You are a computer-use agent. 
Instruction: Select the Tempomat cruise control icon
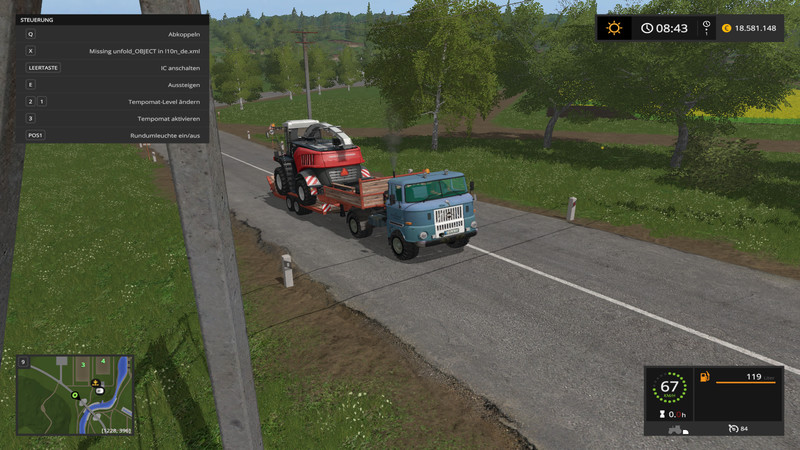[x=734, y=429]
